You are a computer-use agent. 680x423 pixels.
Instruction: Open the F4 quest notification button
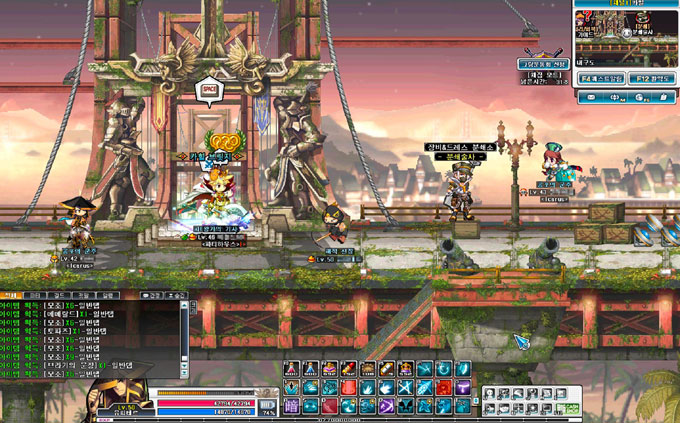click(600, 77)
